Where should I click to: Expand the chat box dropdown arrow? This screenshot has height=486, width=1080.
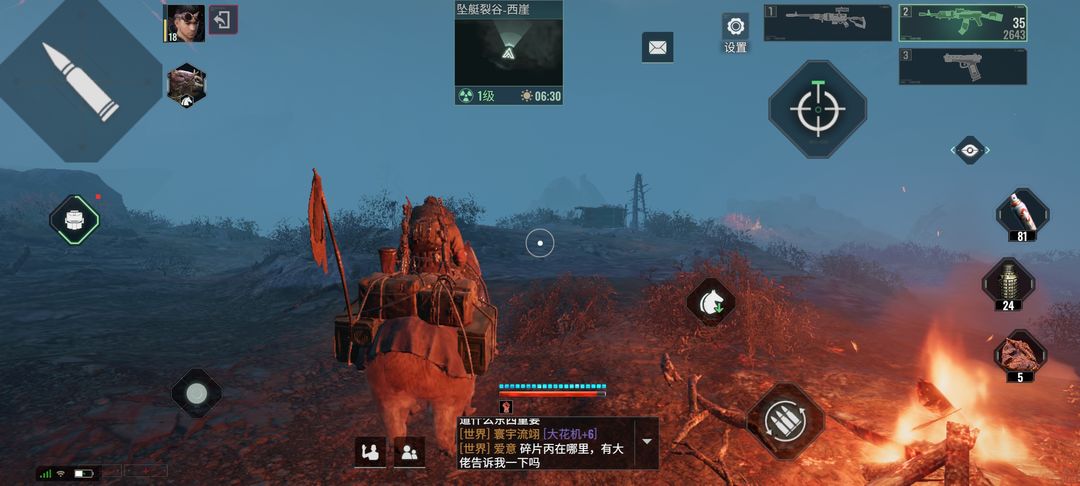[646, 441]
